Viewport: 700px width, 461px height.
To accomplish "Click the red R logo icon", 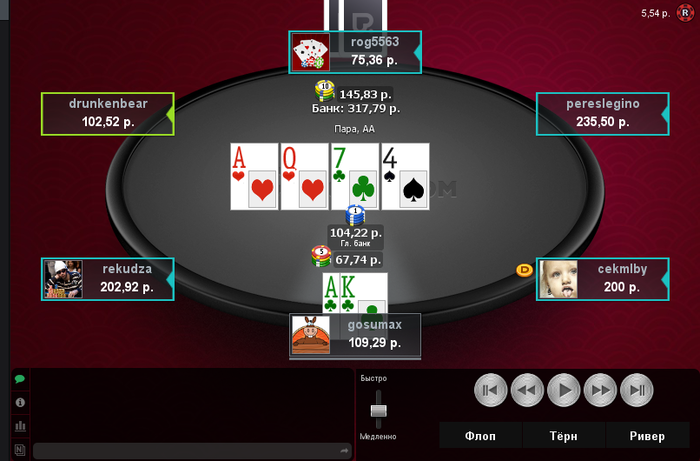I will (685, 13).
